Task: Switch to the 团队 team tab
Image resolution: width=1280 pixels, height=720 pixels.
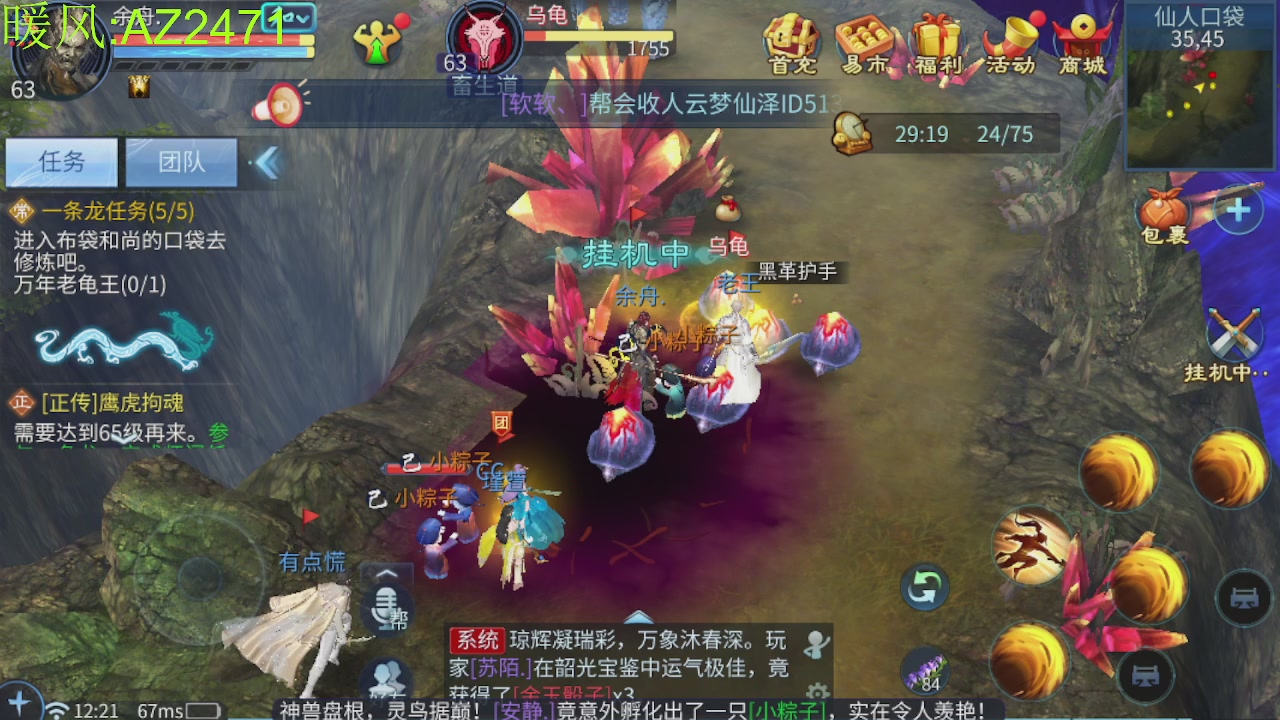Action: click(x=183, y=161)
